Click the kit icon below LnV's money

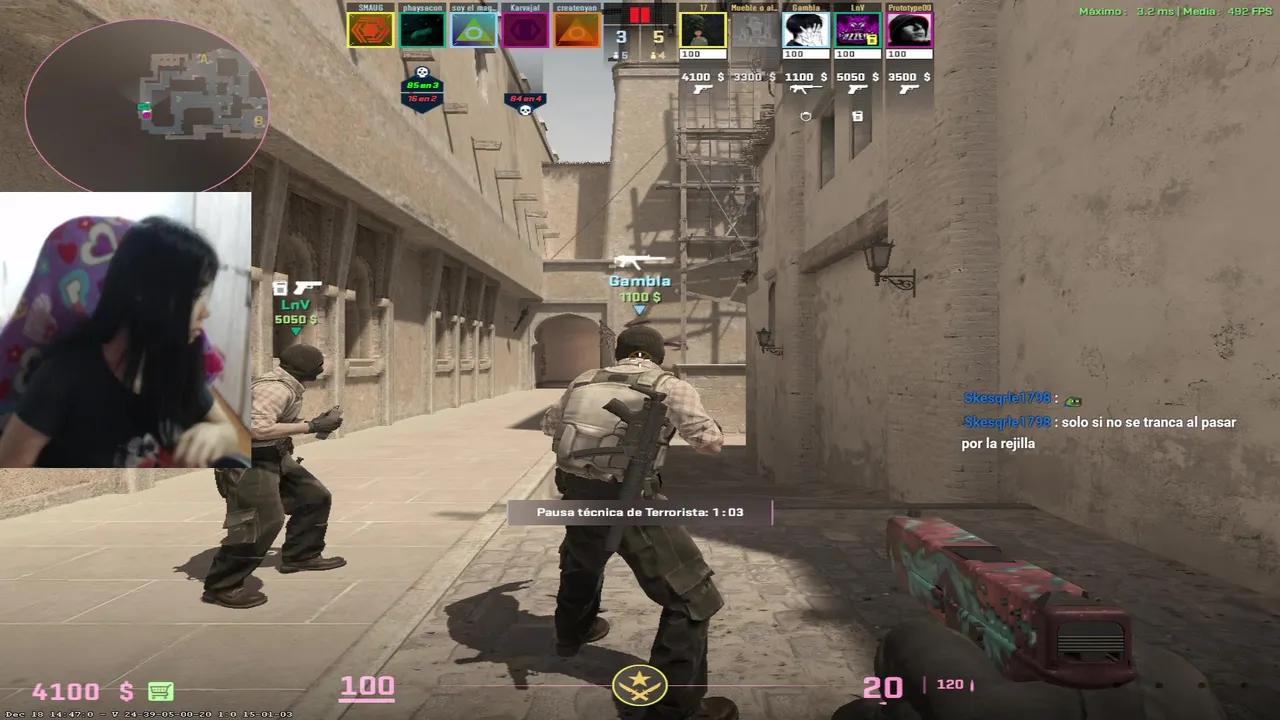coord(856,116)
